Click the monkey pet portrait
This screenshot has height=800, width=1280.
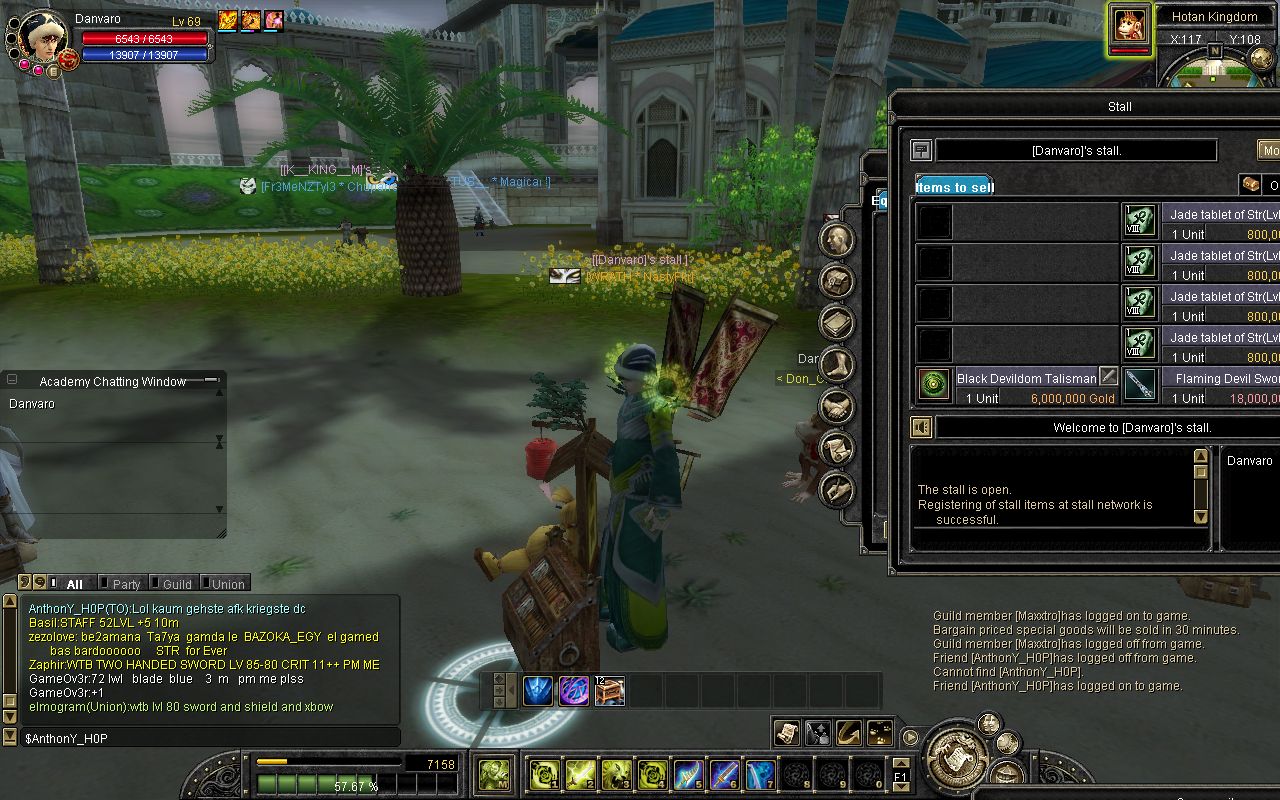pyautogui.click(x=1130, y=25)
